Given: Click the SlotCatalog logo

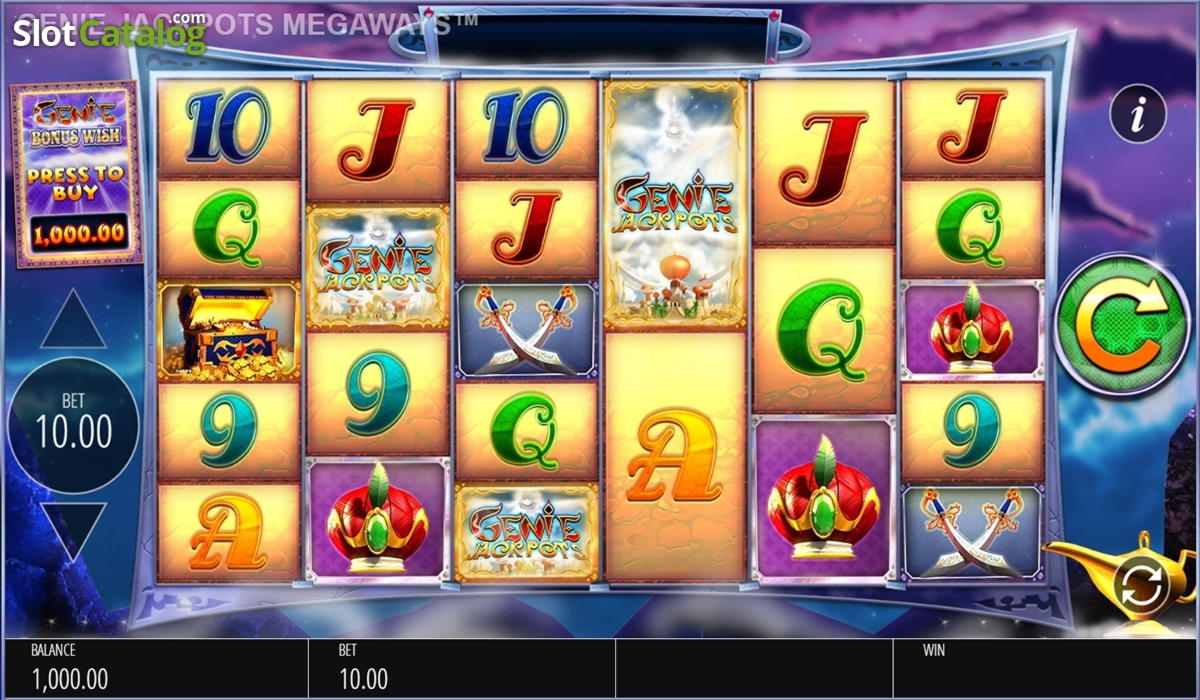Looking at the screenshot, I should [x=108, y=34].
